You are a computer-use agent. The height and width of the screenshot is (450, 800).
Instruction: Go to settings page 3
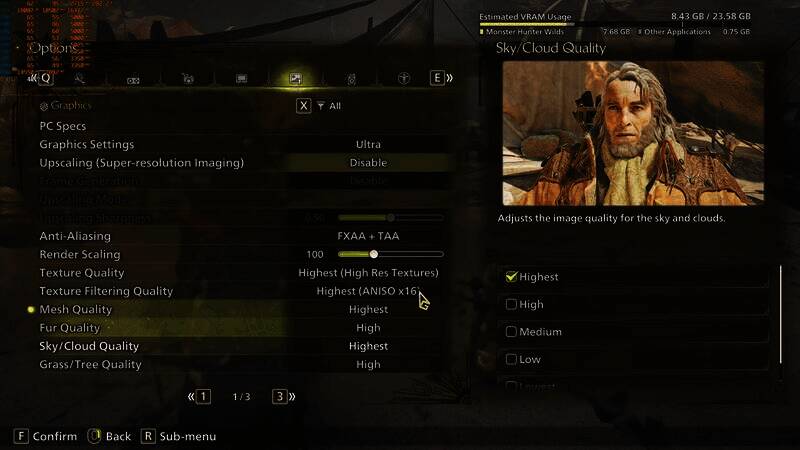click(280, 397)
